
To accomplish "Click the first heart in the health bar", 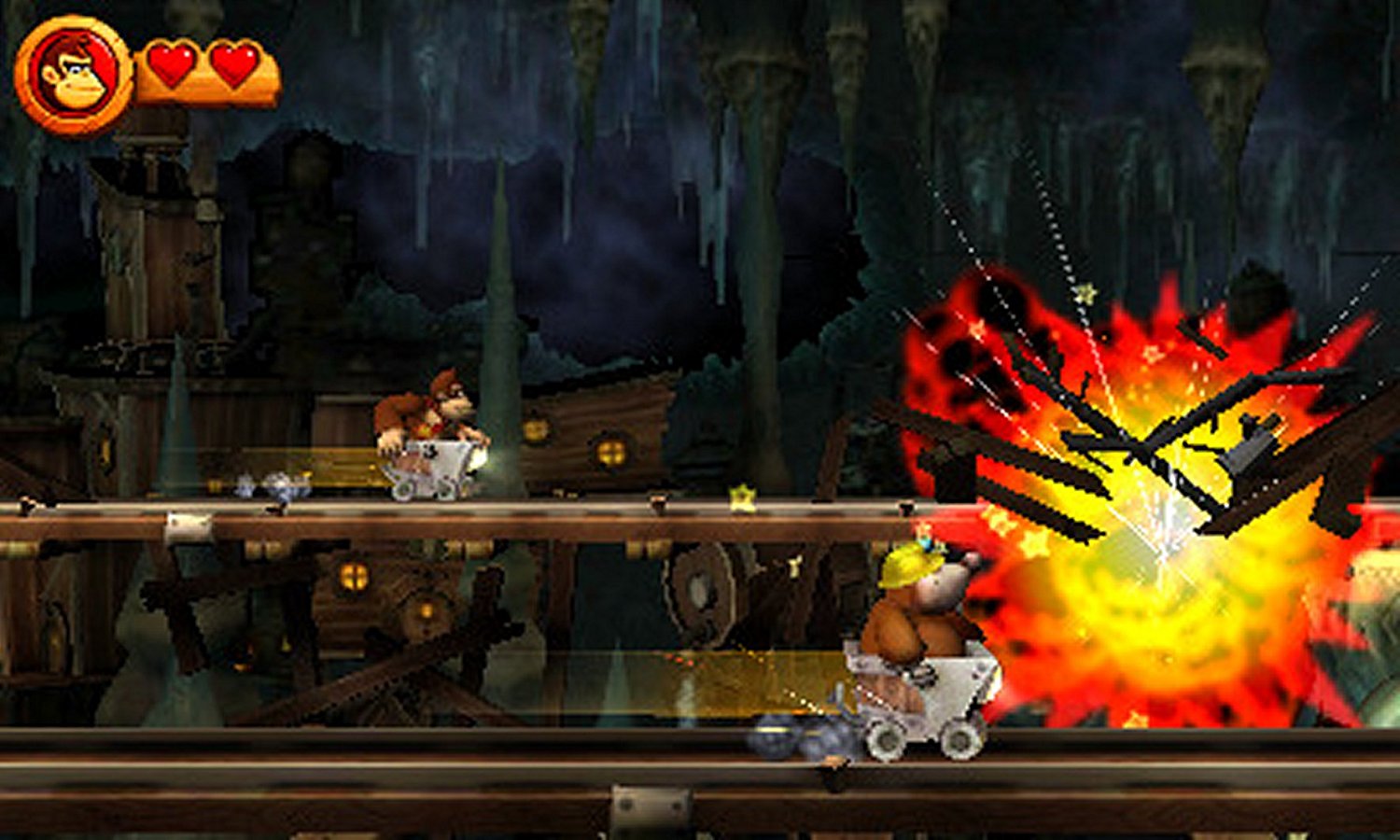I will point(171,67).
